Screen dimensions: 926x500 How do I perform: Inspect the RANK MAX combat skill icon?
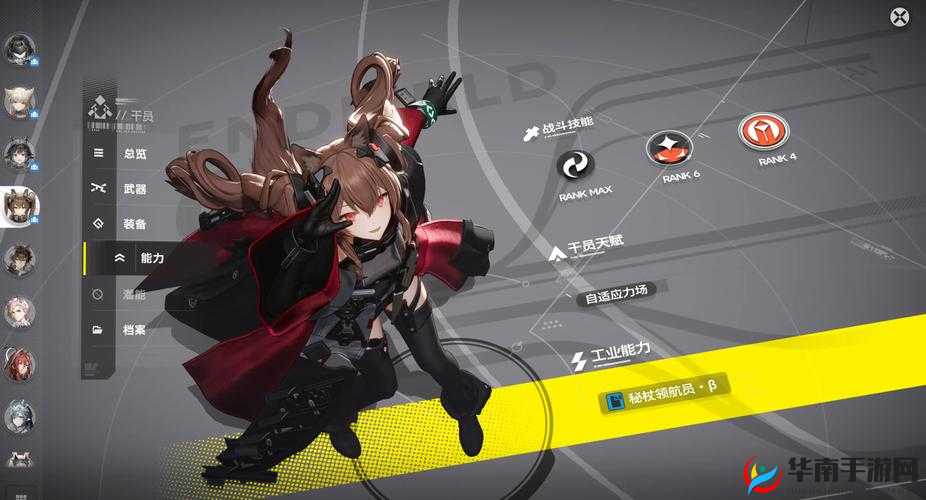pyautogui.click(x=575, y=165)
